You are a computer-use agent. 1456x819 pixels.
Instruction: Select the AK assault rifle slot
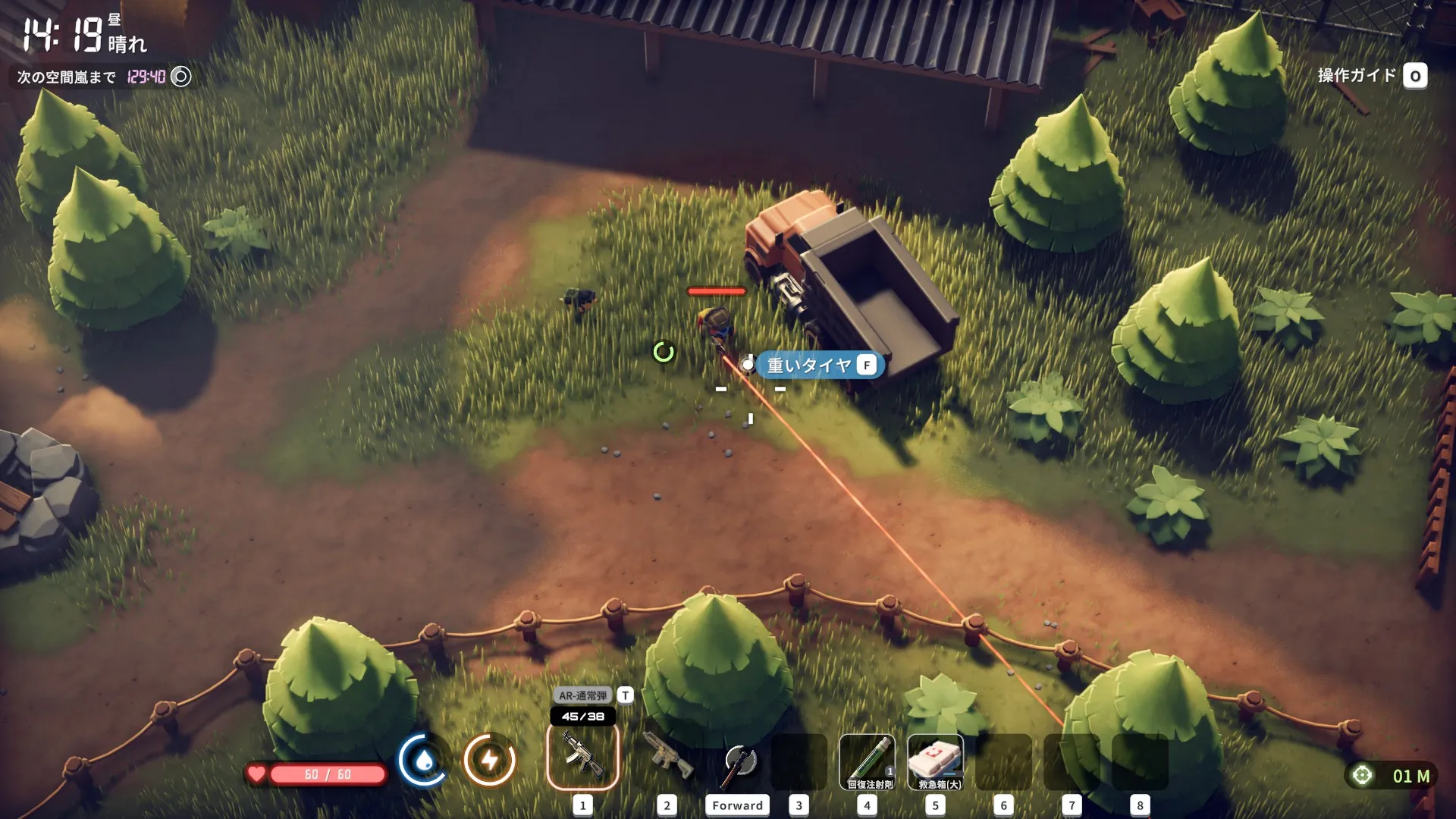(582, 757)
